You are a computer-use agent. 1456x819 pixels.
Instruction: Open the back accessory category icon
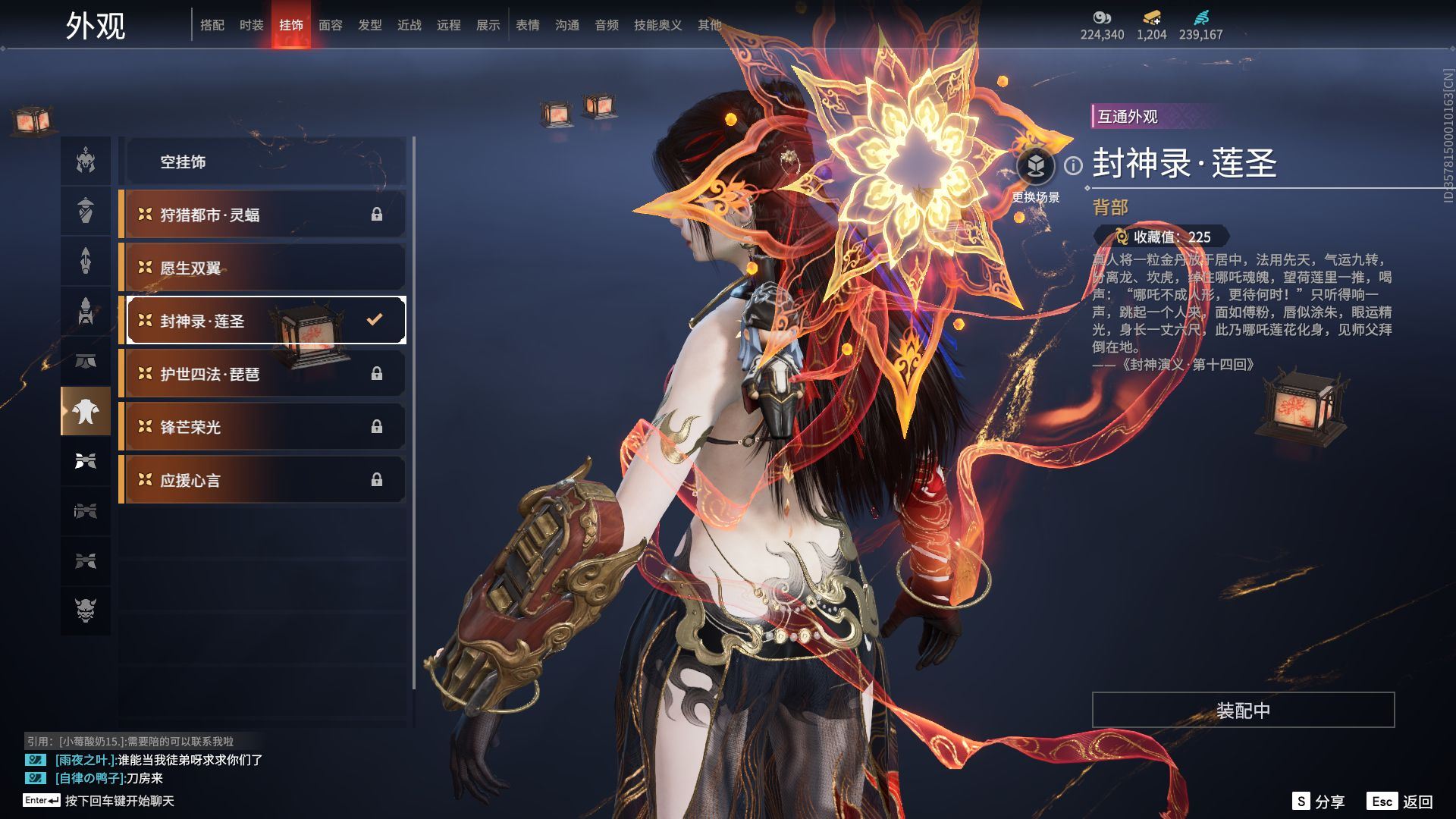[x=86, y=411]
